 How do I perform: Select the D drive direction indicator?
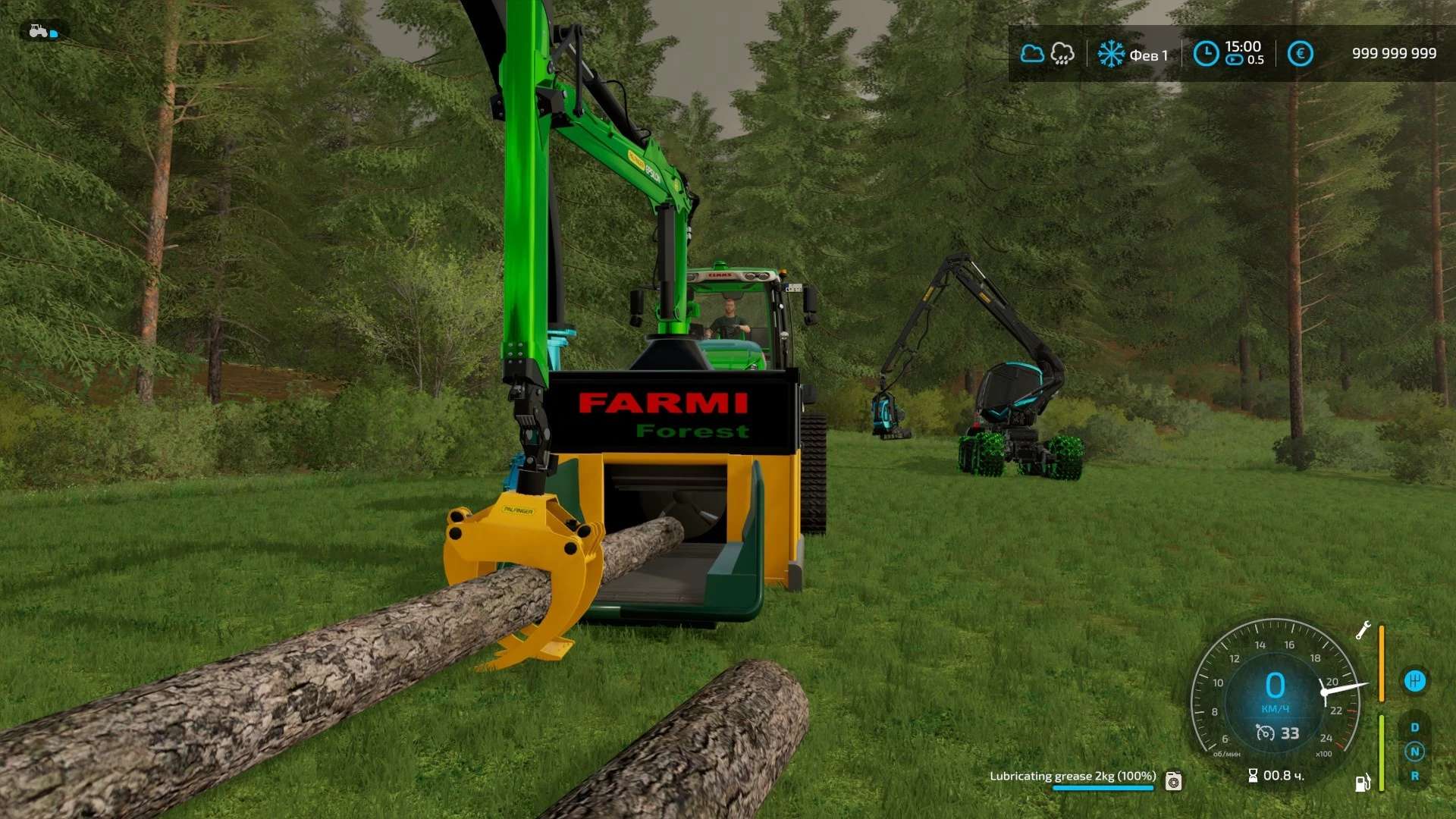pyautogui.click(x=1415, y=728)
